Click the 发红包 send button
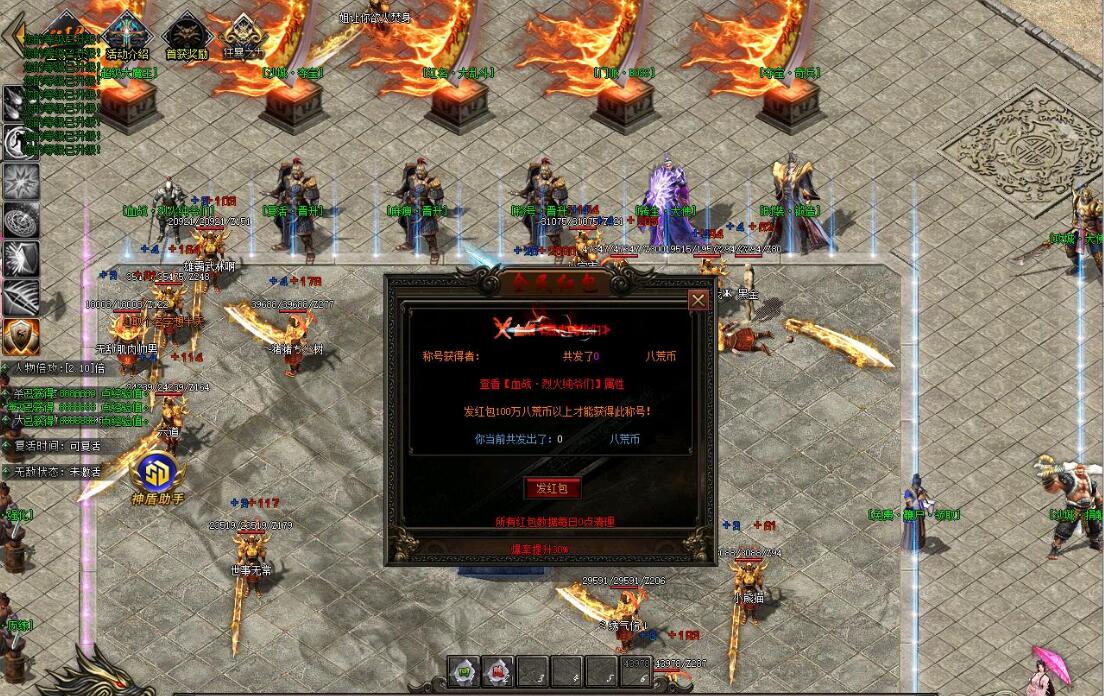The image size is (1104, 696). tap(552, 488)
